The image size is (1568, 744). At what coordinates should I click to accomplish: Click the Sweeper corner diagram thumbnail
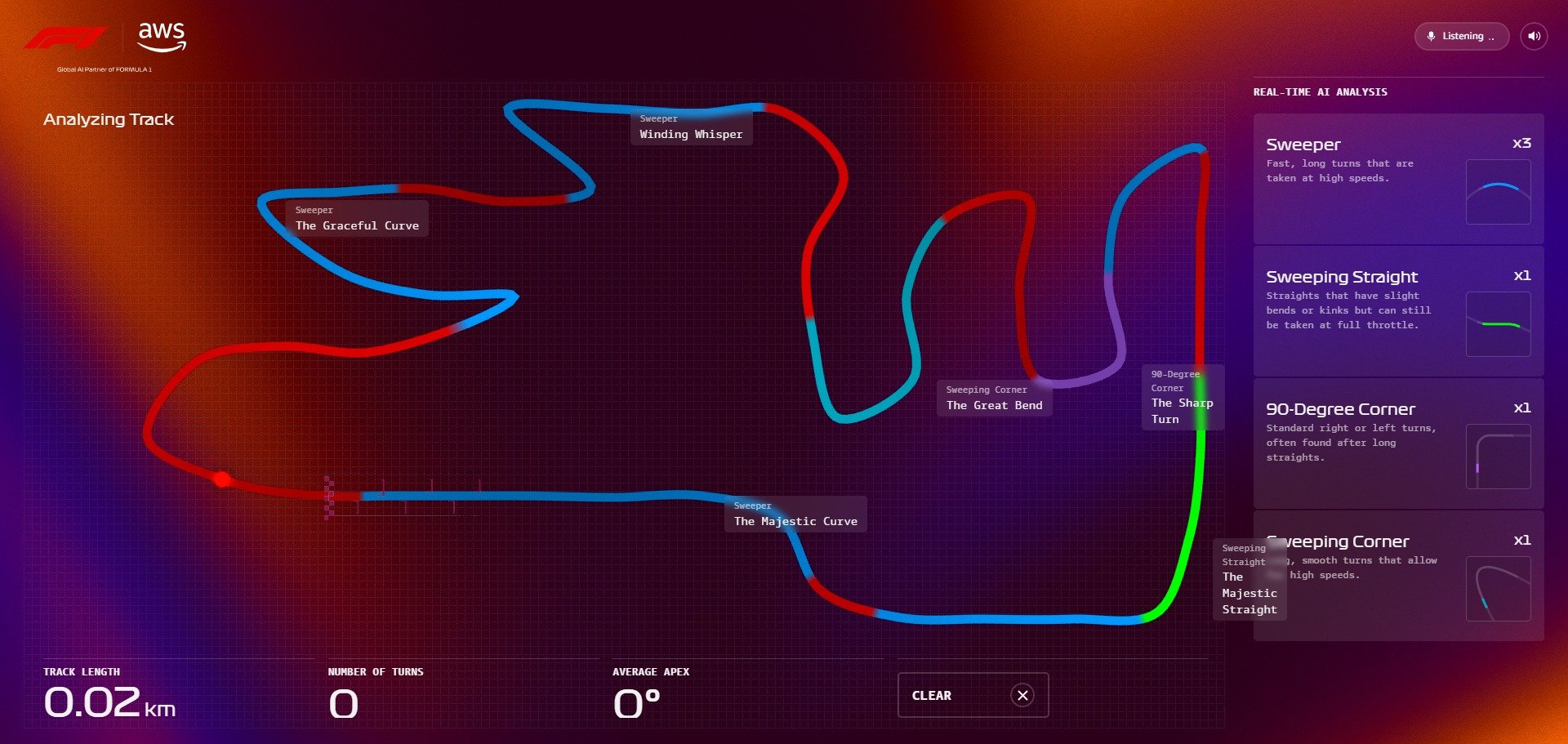[x=1499, y=192]
